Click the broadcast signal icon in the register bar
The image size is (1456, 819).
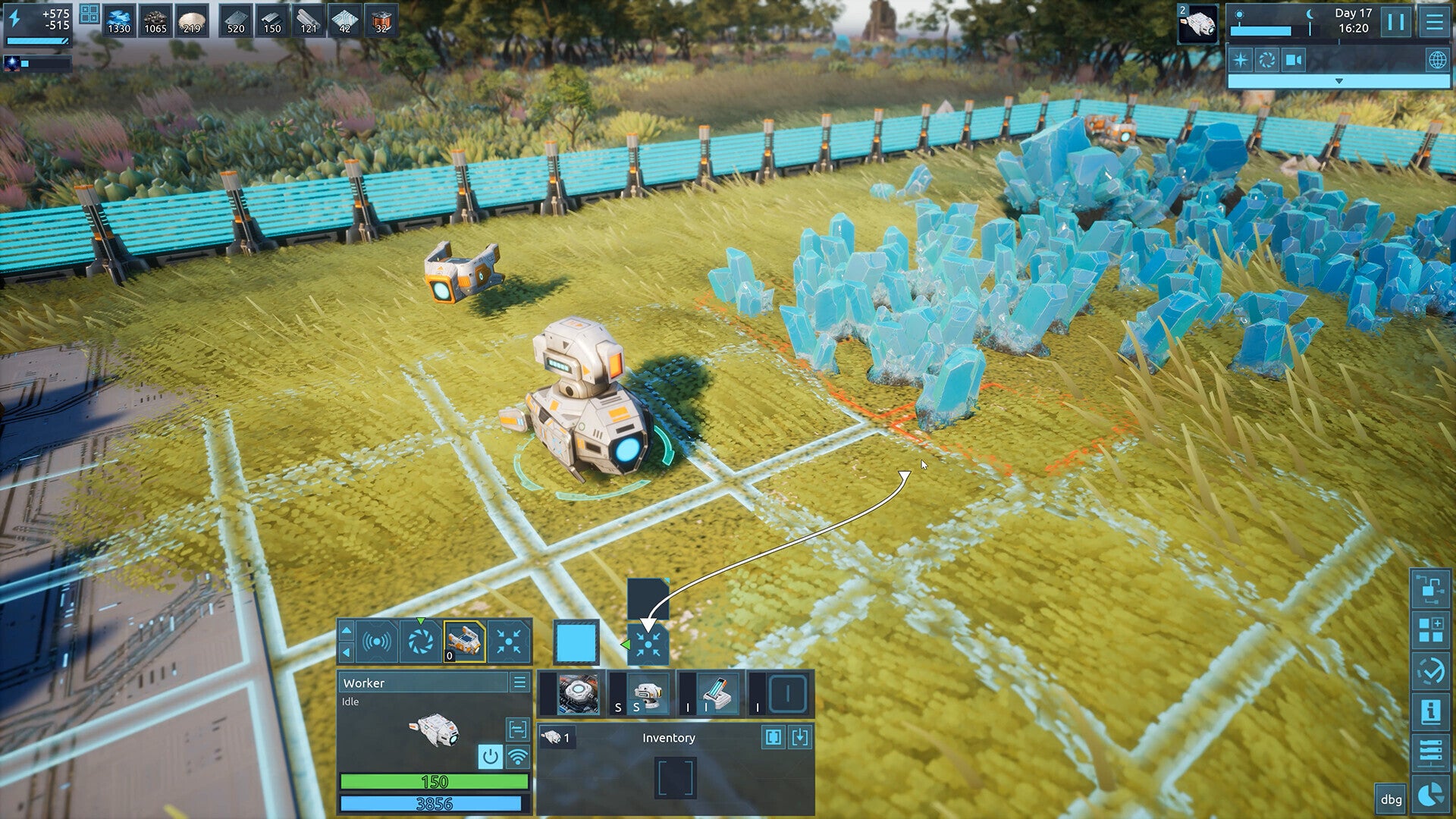377,642
